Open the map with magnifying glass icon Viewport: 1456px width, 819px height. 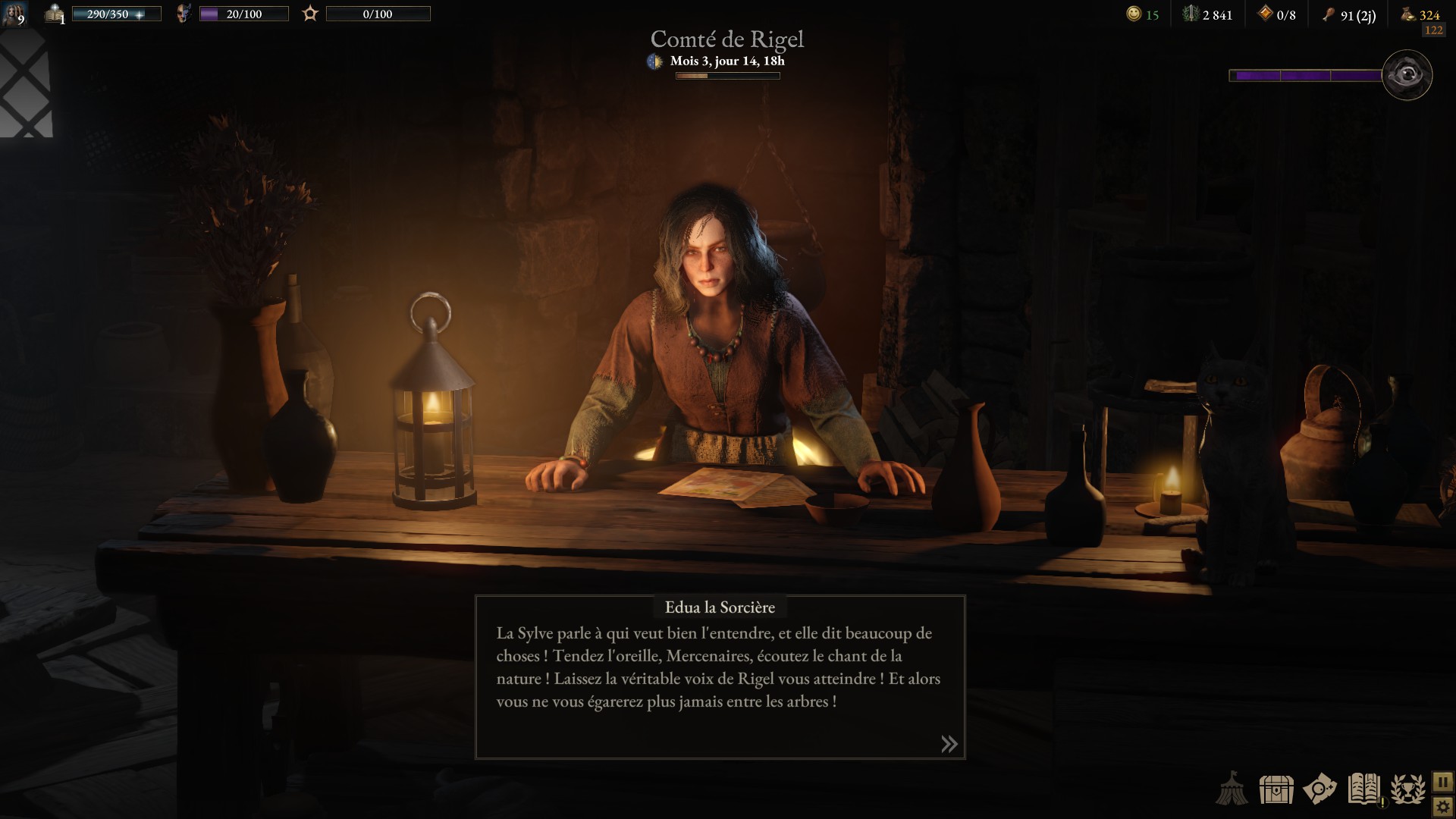click(1319, 789)
